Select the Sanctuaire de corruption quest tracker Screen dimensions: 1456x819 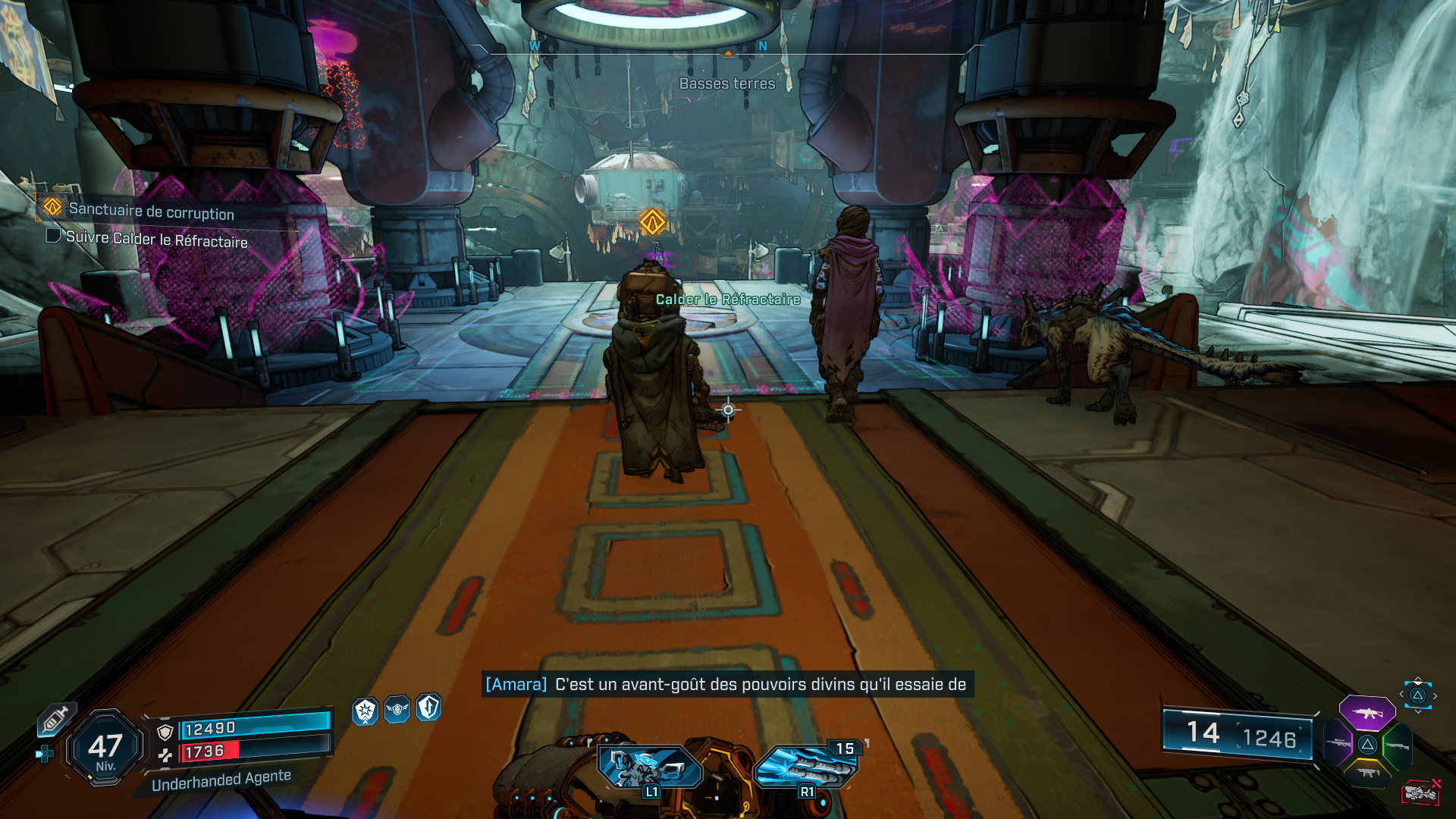click(151, 211)
